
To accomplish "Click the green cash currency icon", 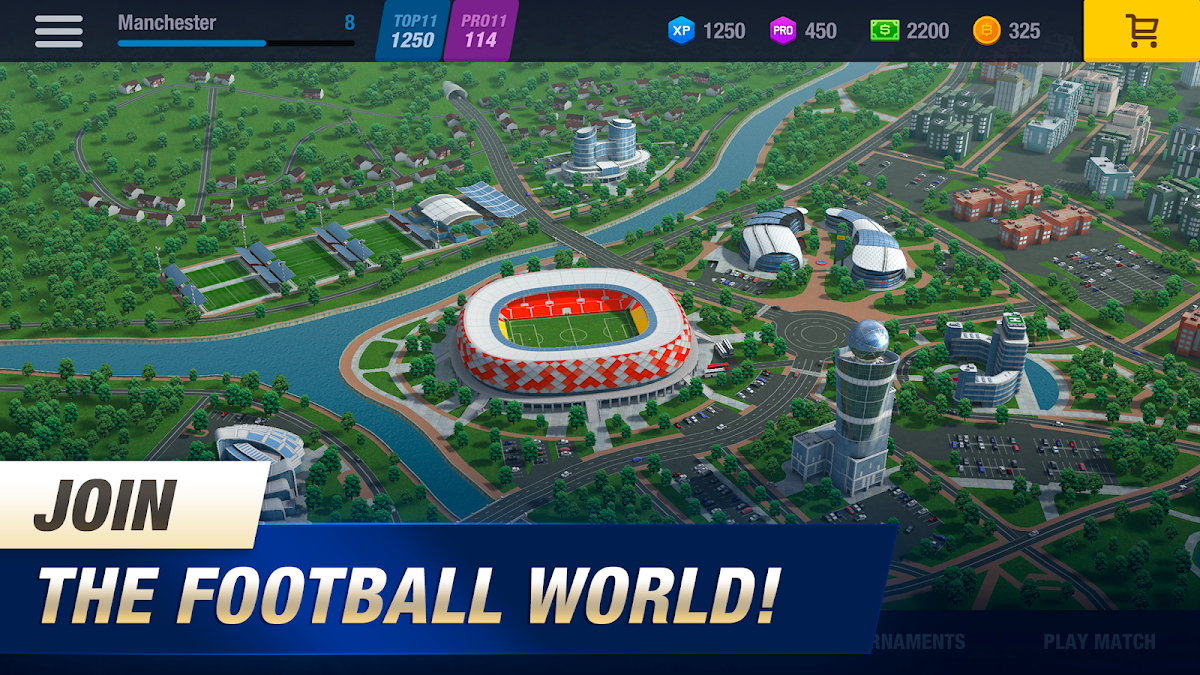I will click(884, 31).
